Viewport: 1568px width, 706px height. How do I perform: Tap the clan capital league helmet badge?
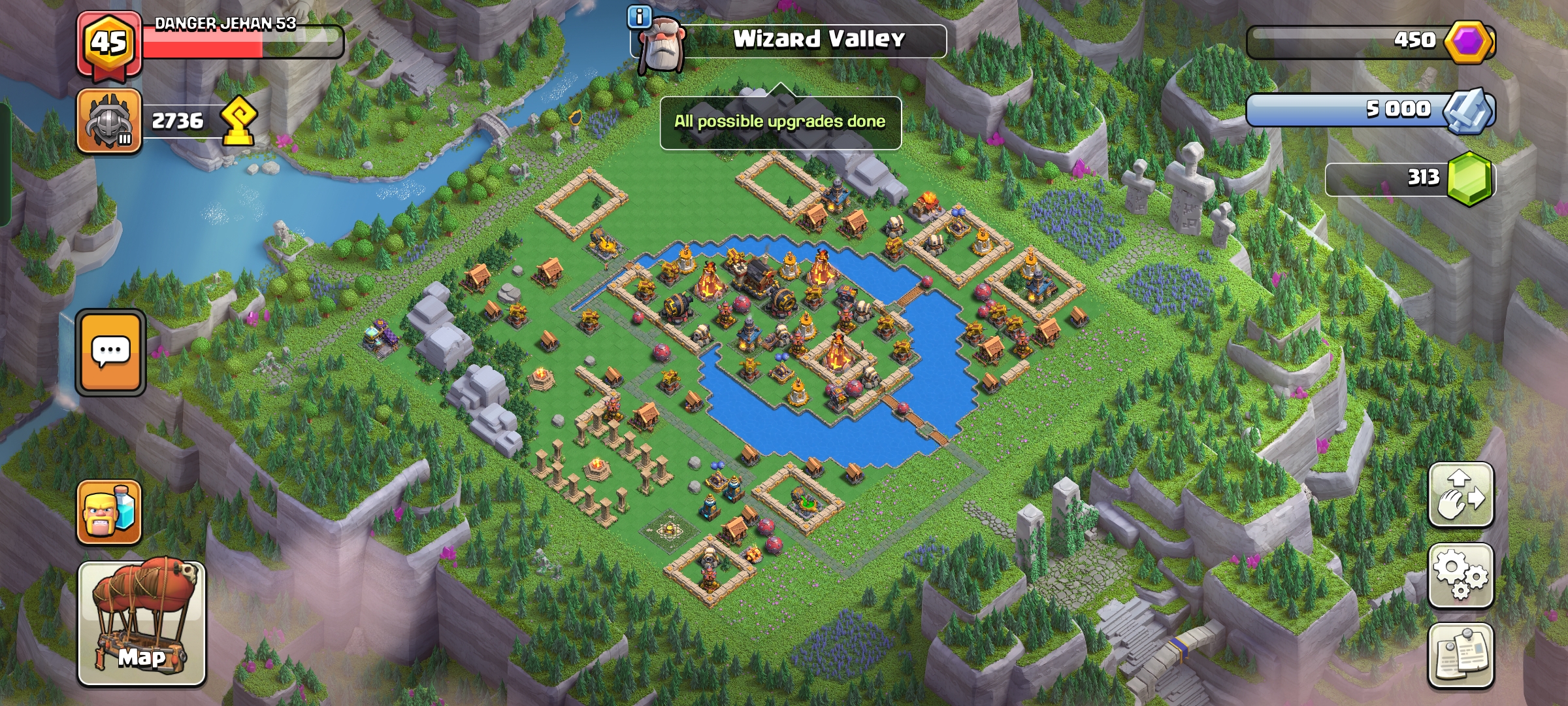[x=109, y=121]
